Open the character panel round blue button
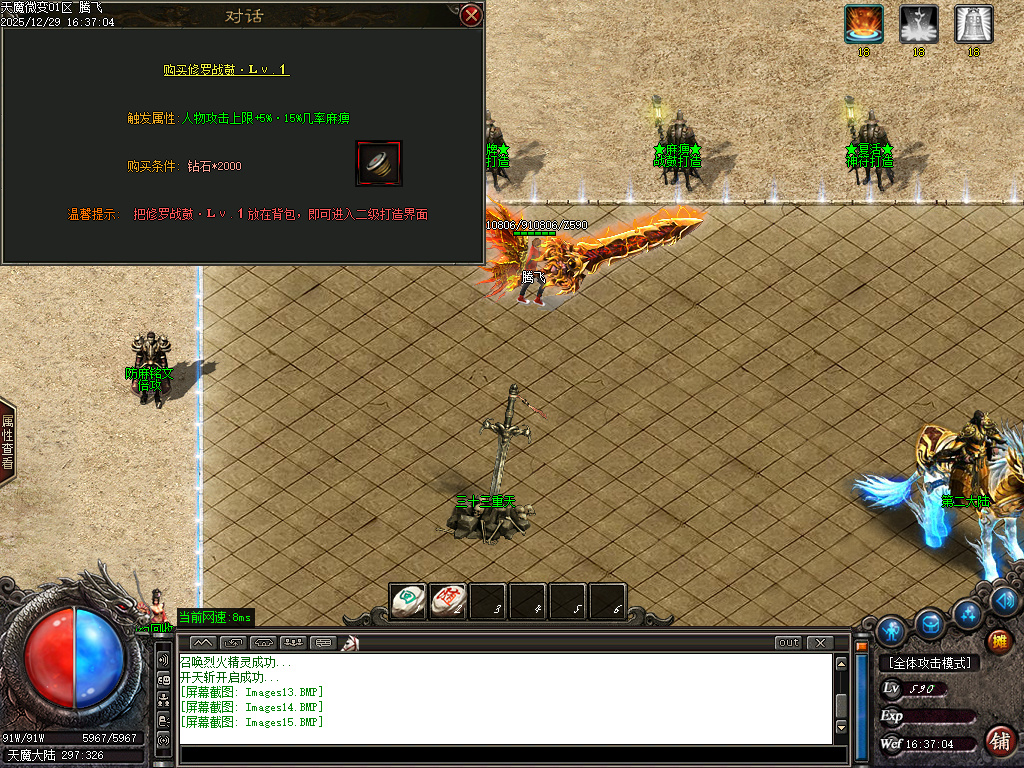The height and width of the screenshot is (768, 1024). (x=890, y=631)
